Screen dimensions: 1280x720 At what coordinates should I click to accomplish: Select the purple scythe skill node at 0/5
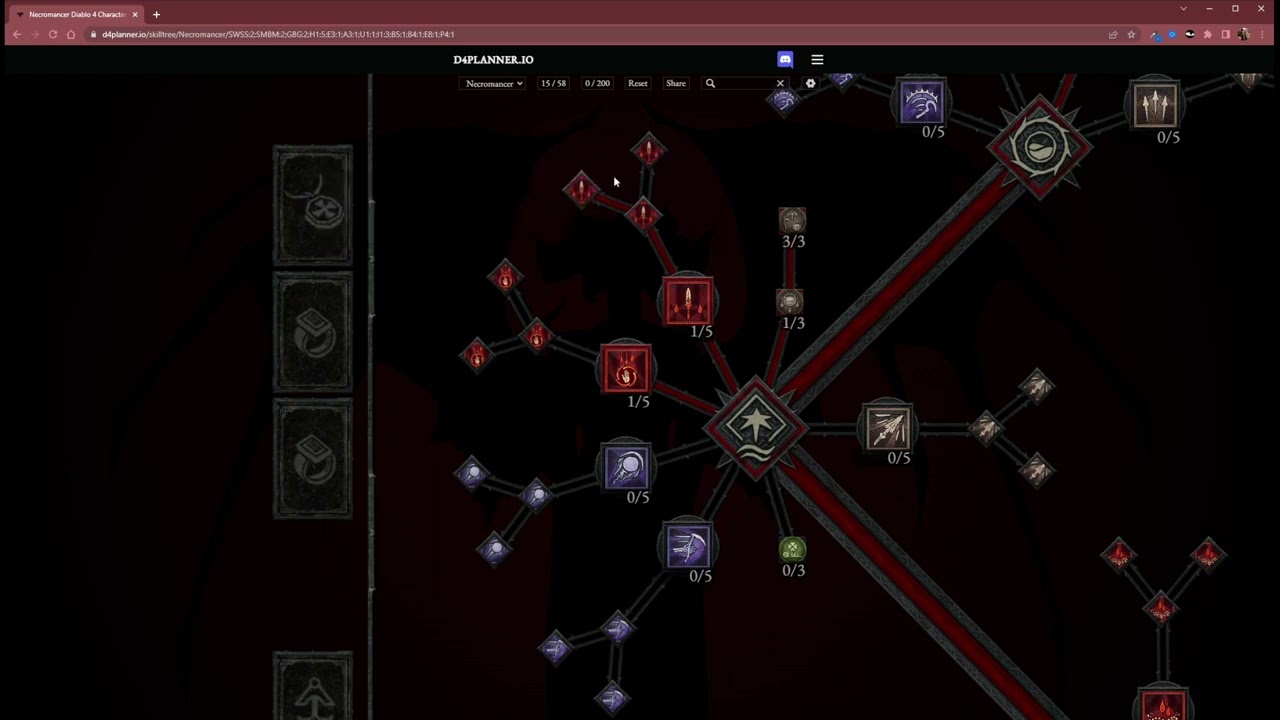687,545
